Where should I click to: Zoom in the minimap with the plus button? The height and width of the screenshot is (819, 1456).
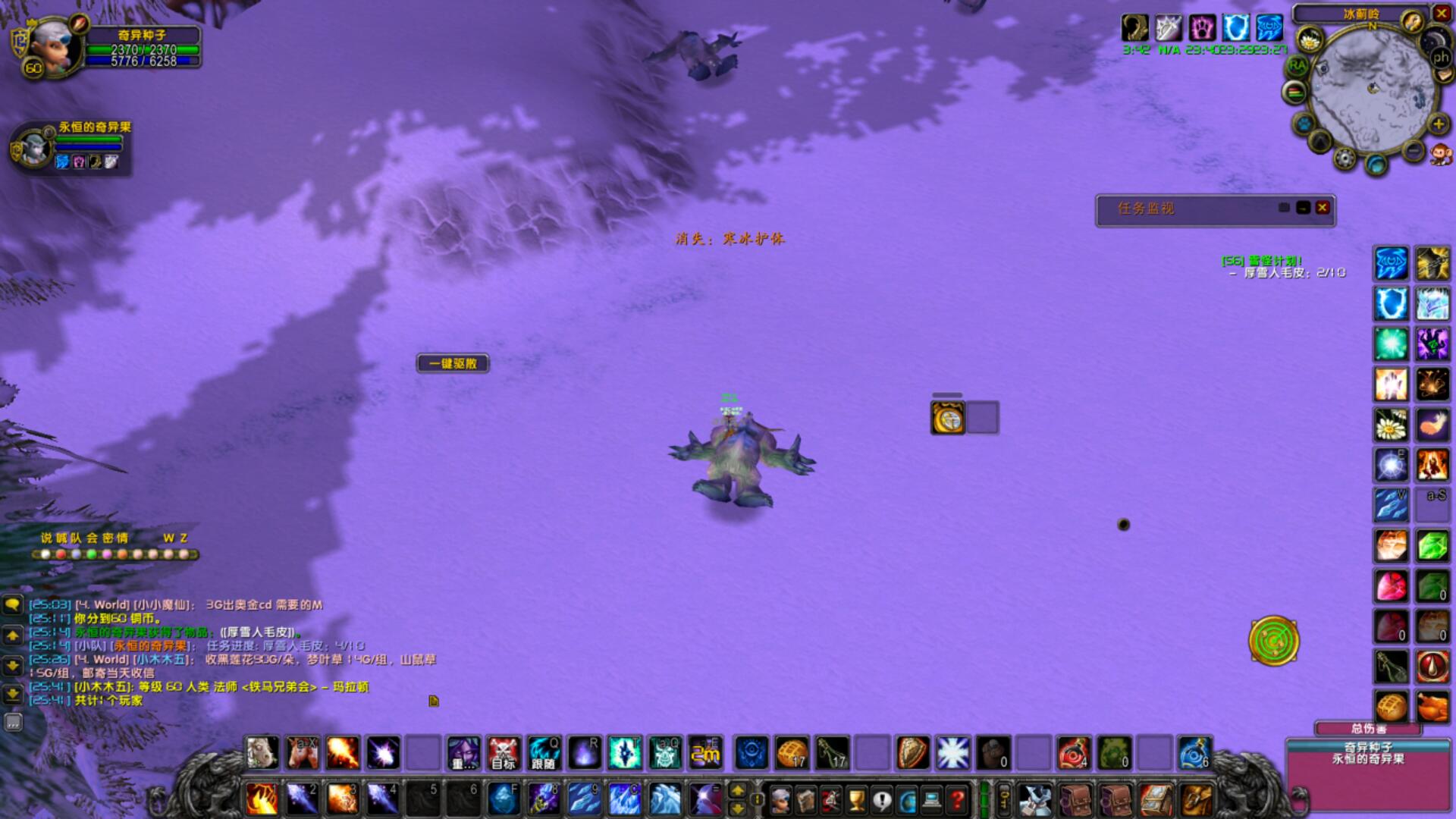click(1438, 124)
